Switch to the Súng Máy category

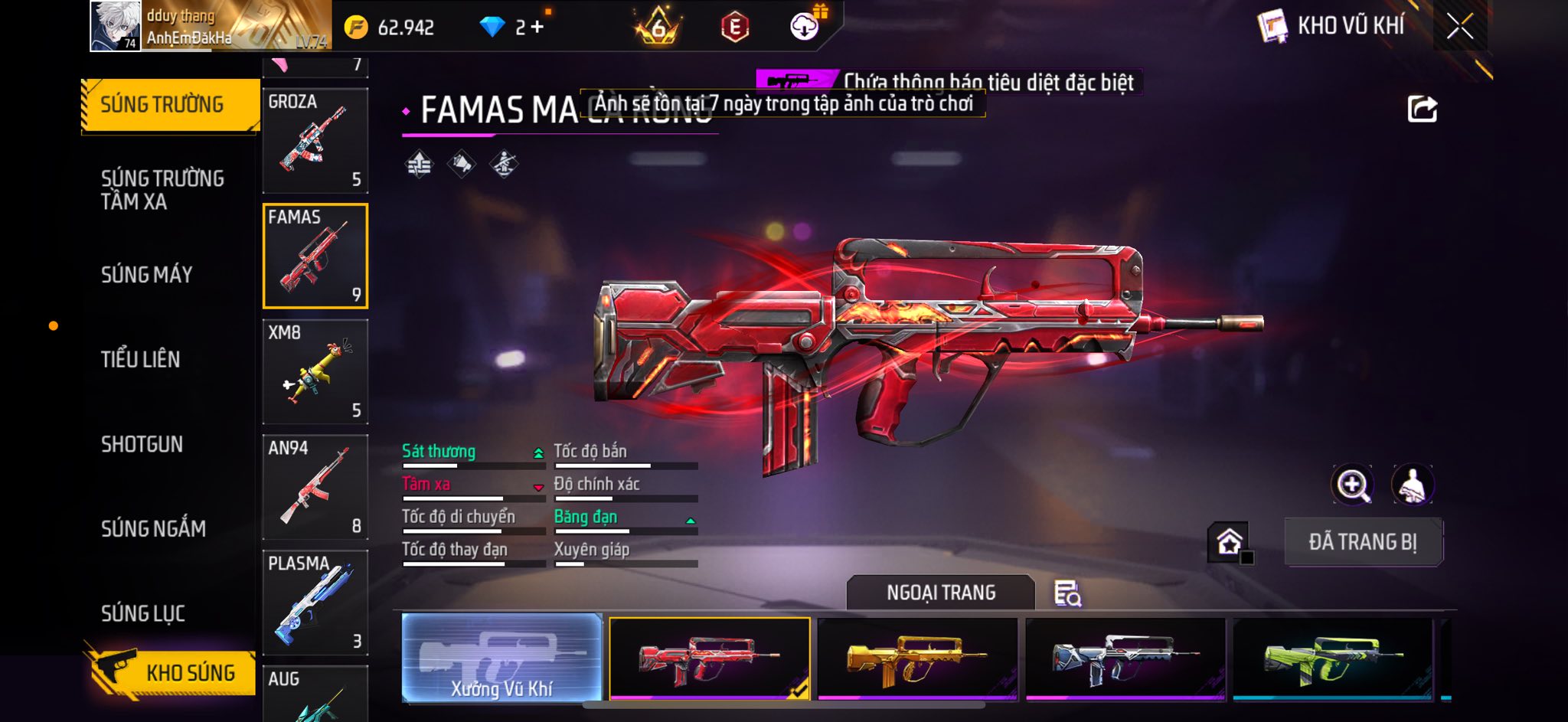click(x=146, y=275)
